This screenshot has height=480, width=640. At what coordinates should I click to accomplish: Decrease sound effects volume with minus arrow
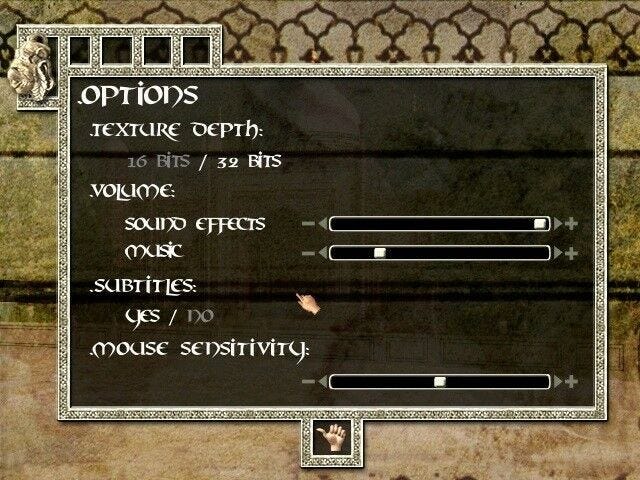pos(312,224)
